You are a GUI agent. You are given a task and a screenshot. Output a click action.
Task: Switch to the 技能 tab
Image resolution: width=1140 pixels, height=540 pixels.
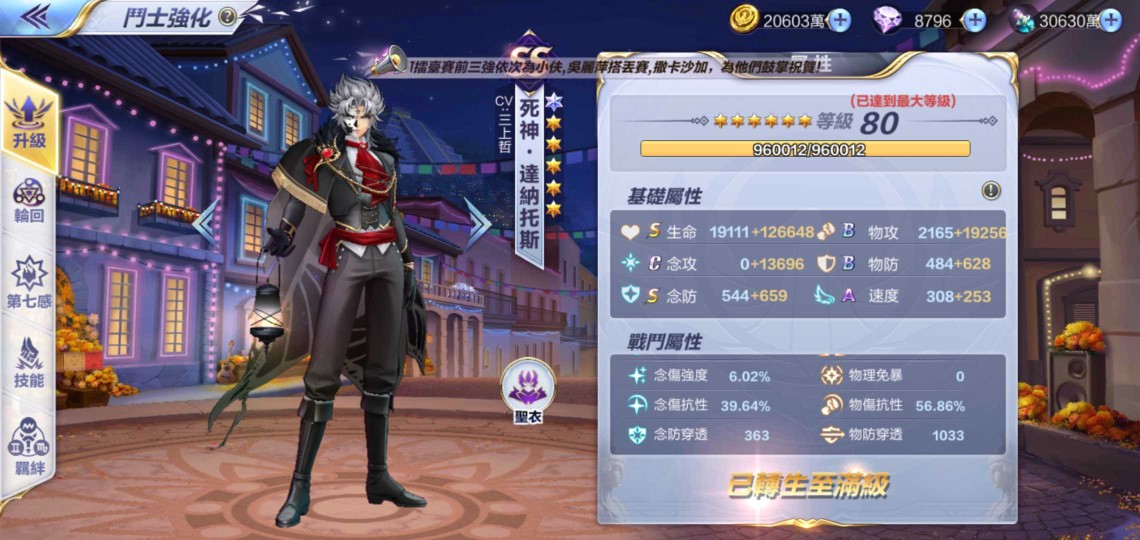coord(30,363)
